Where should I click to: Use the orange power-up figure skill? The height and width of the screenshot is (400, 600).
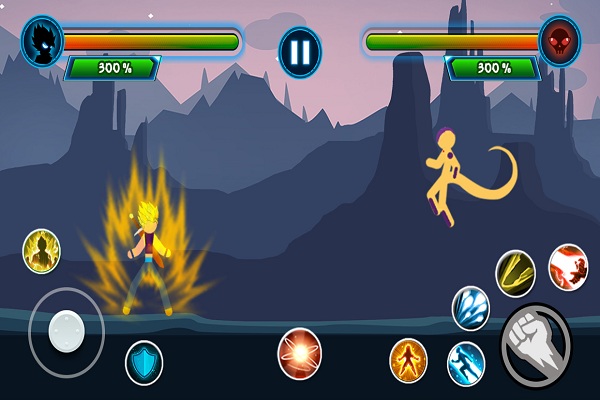408,359
